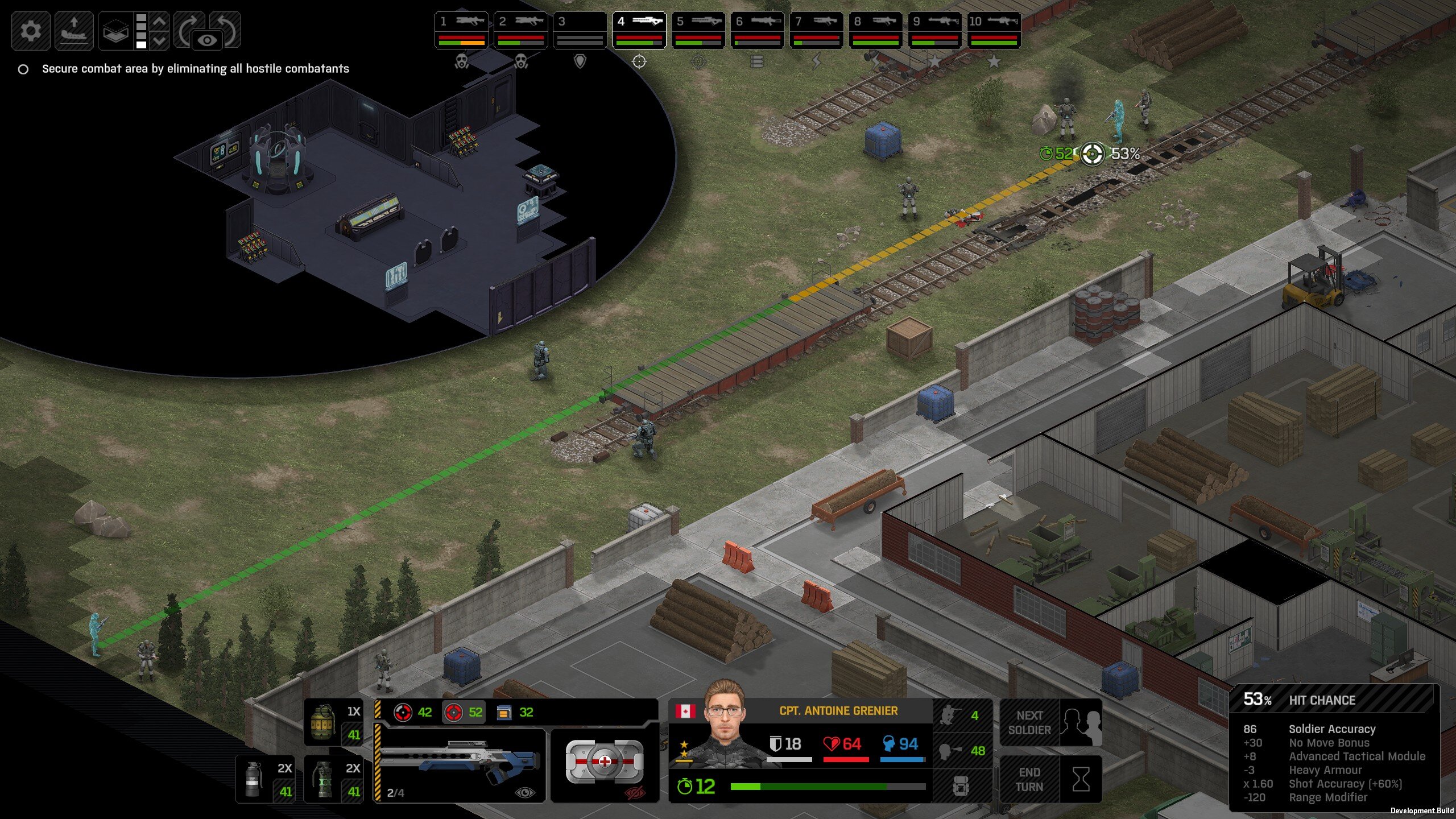This screenshot has height=819, width=1456.
Task: Open the gear settings menu
Action: tap(31, 30)
